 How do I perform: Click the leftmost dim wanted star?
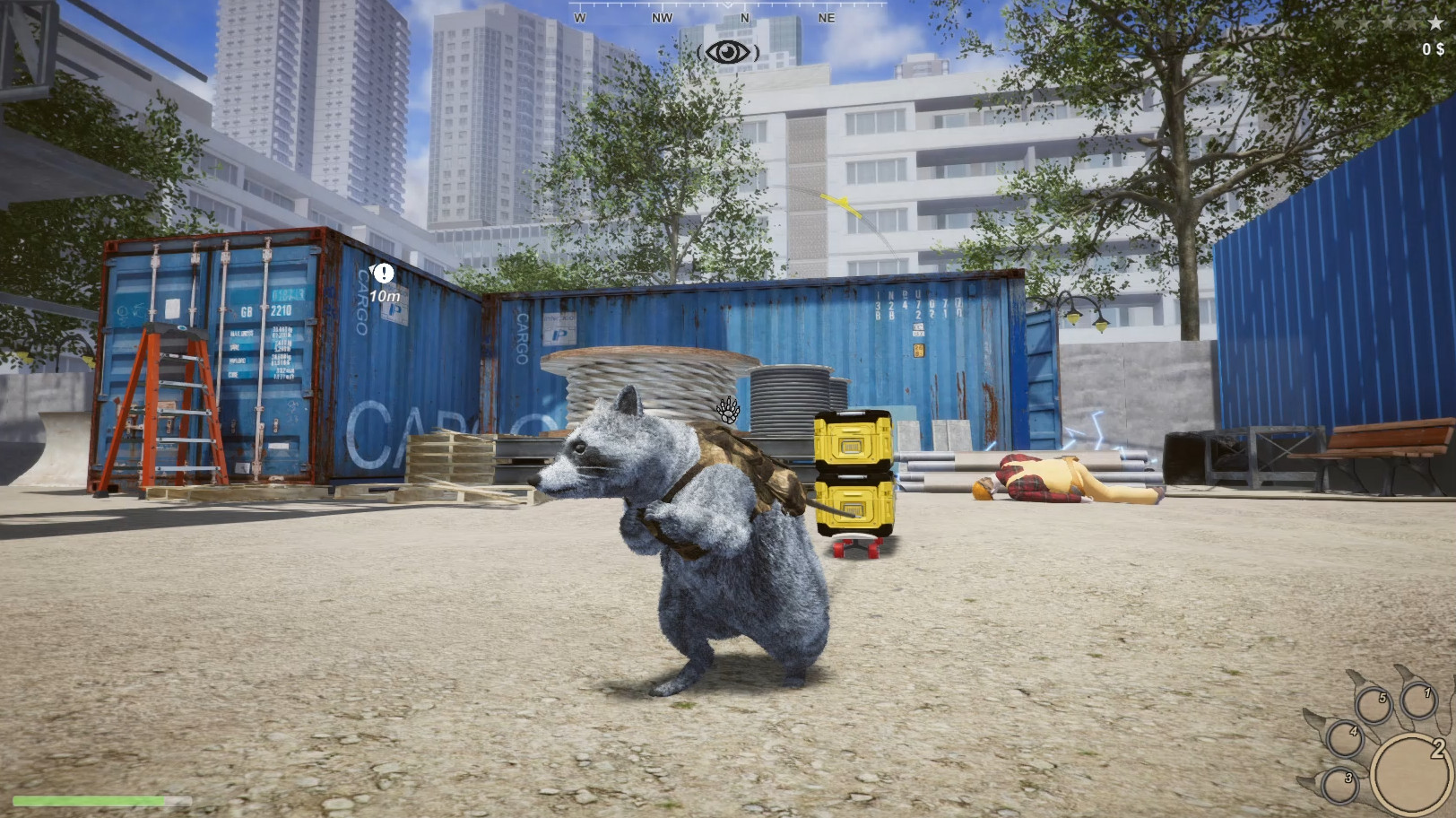[x=1341, y=22]
